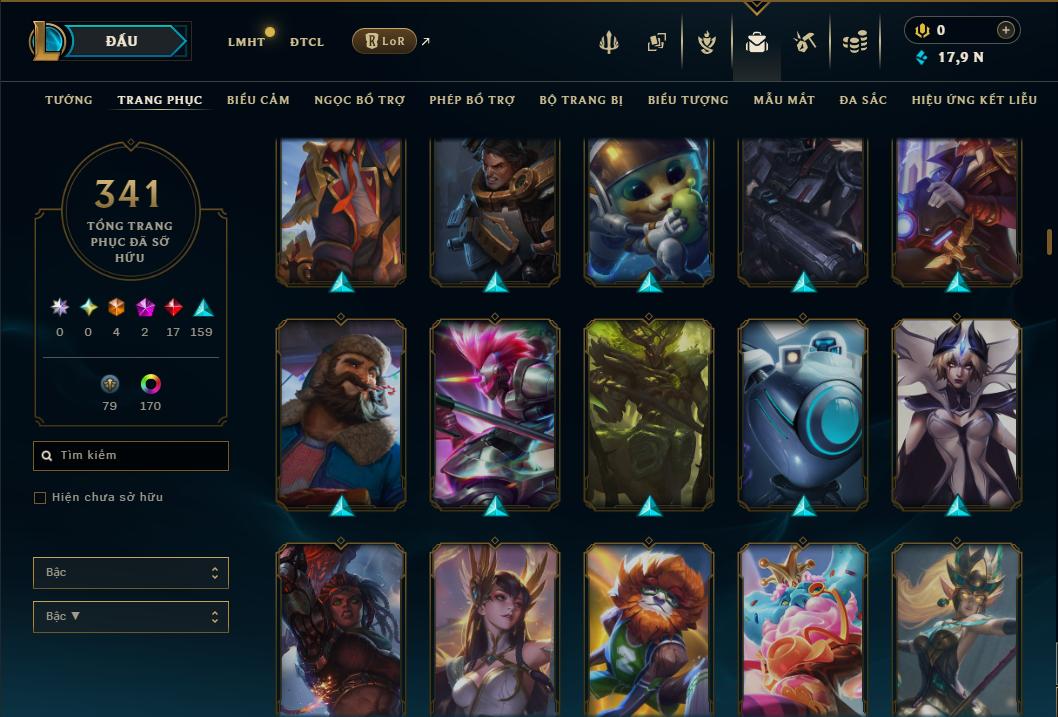Screen dimensions: 1058x717
Task: Open the LMHT game tab
Action: (x=246, y=42)
